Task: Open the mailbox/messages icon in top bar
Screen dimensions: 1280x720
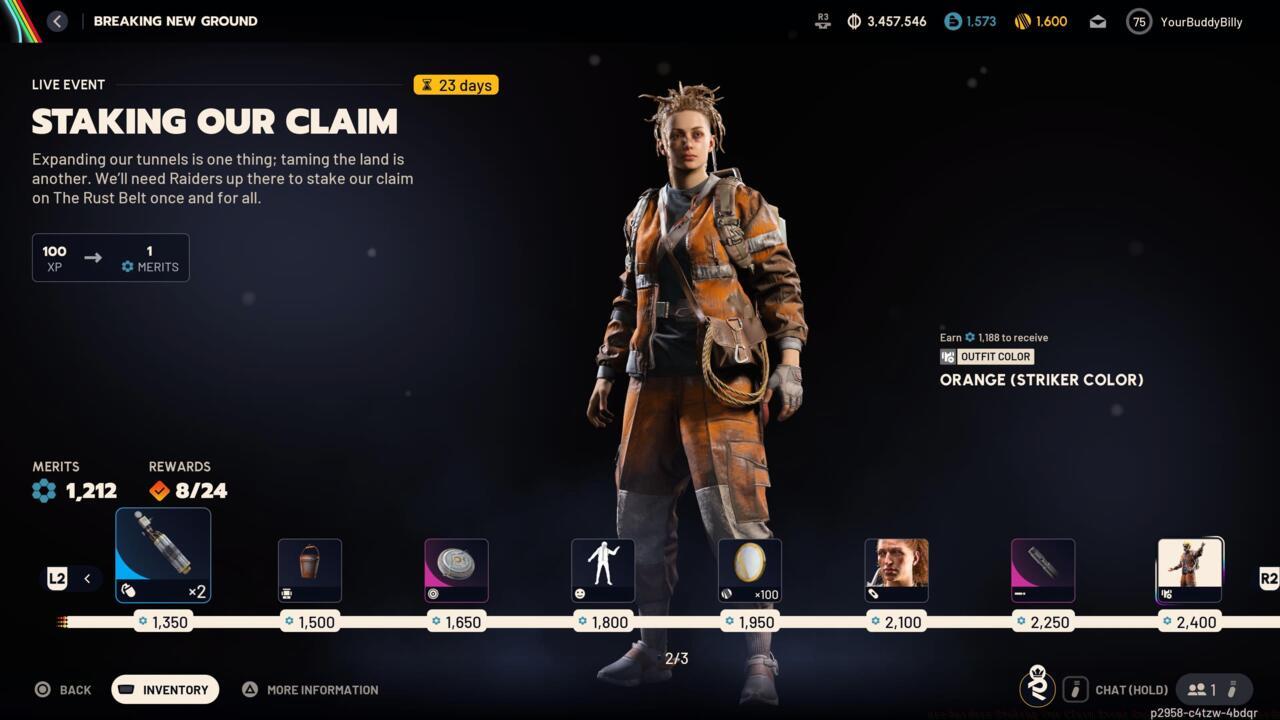Action: pyautogui.click(x=1097, y=21)
